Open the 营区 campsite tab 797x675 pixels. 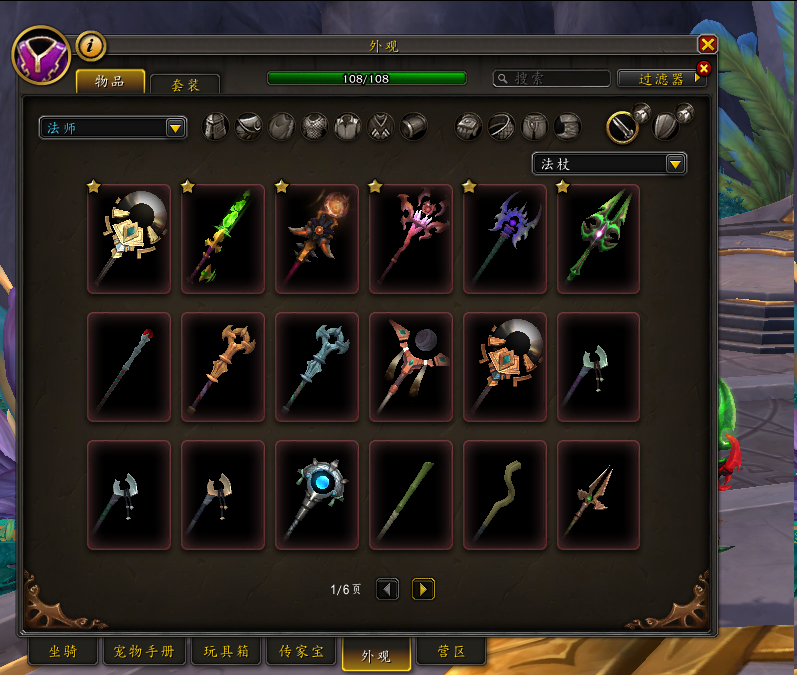tap(450, 652)
